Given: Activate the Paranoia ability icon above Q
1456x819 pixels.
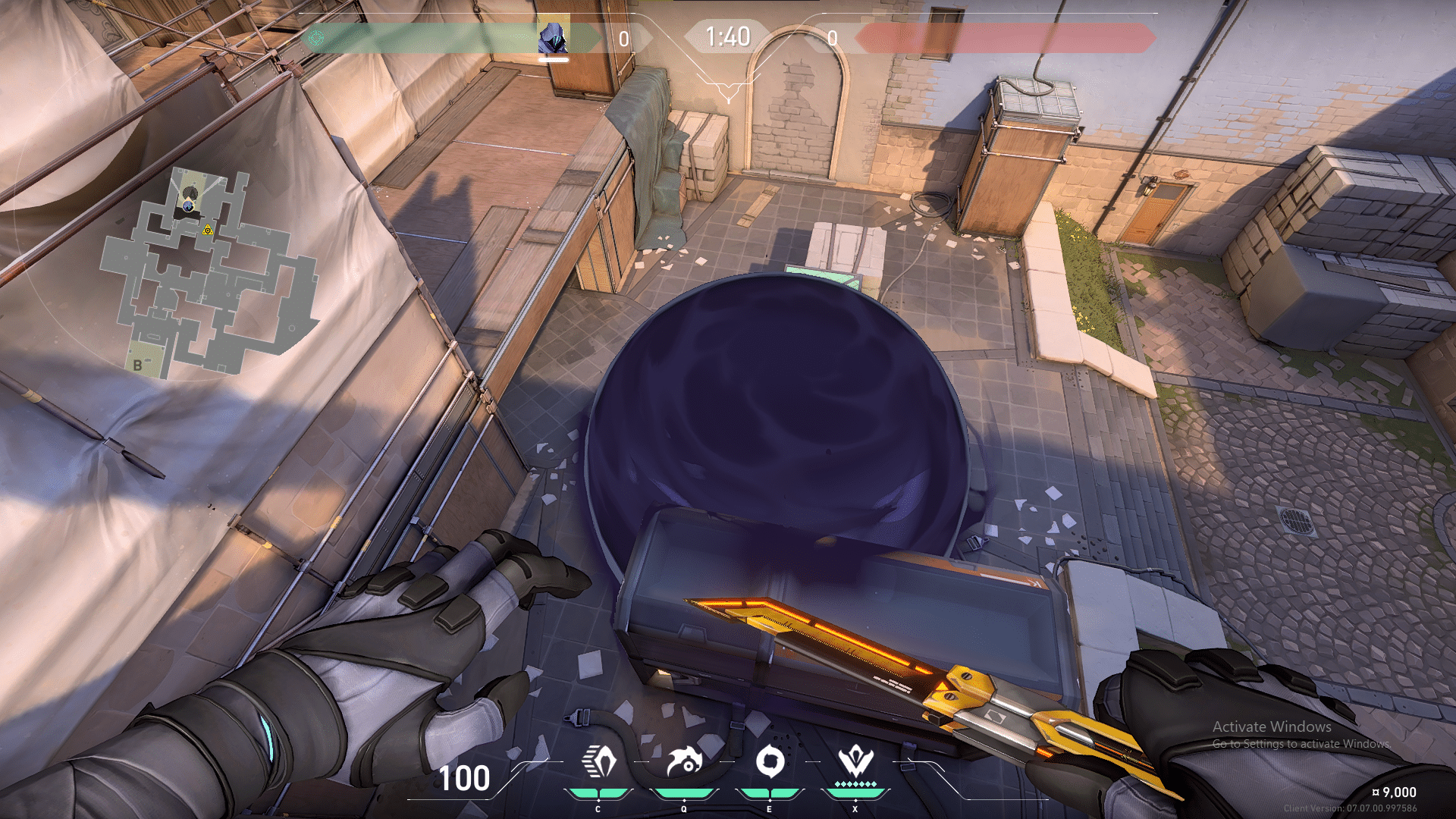Looking at the screenshot, I should (x=683, y=761).
